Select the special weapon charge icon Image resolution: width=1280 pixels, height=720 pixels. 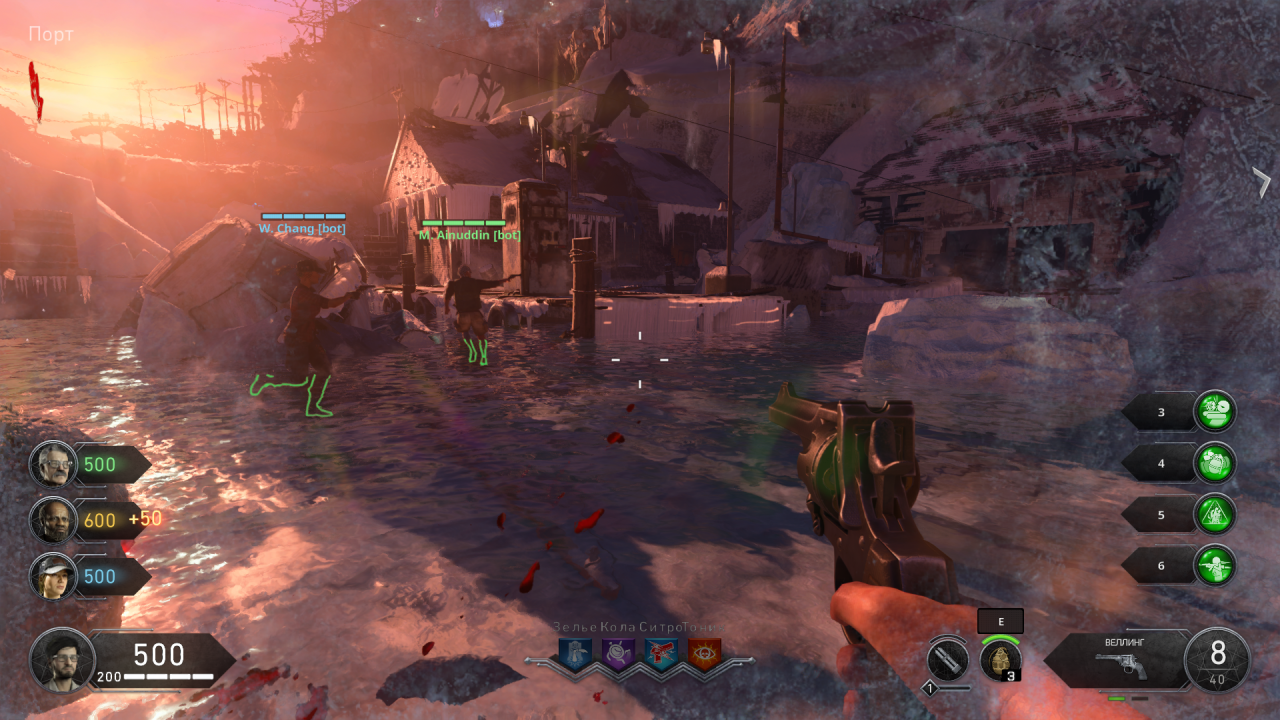click(946, 660)
